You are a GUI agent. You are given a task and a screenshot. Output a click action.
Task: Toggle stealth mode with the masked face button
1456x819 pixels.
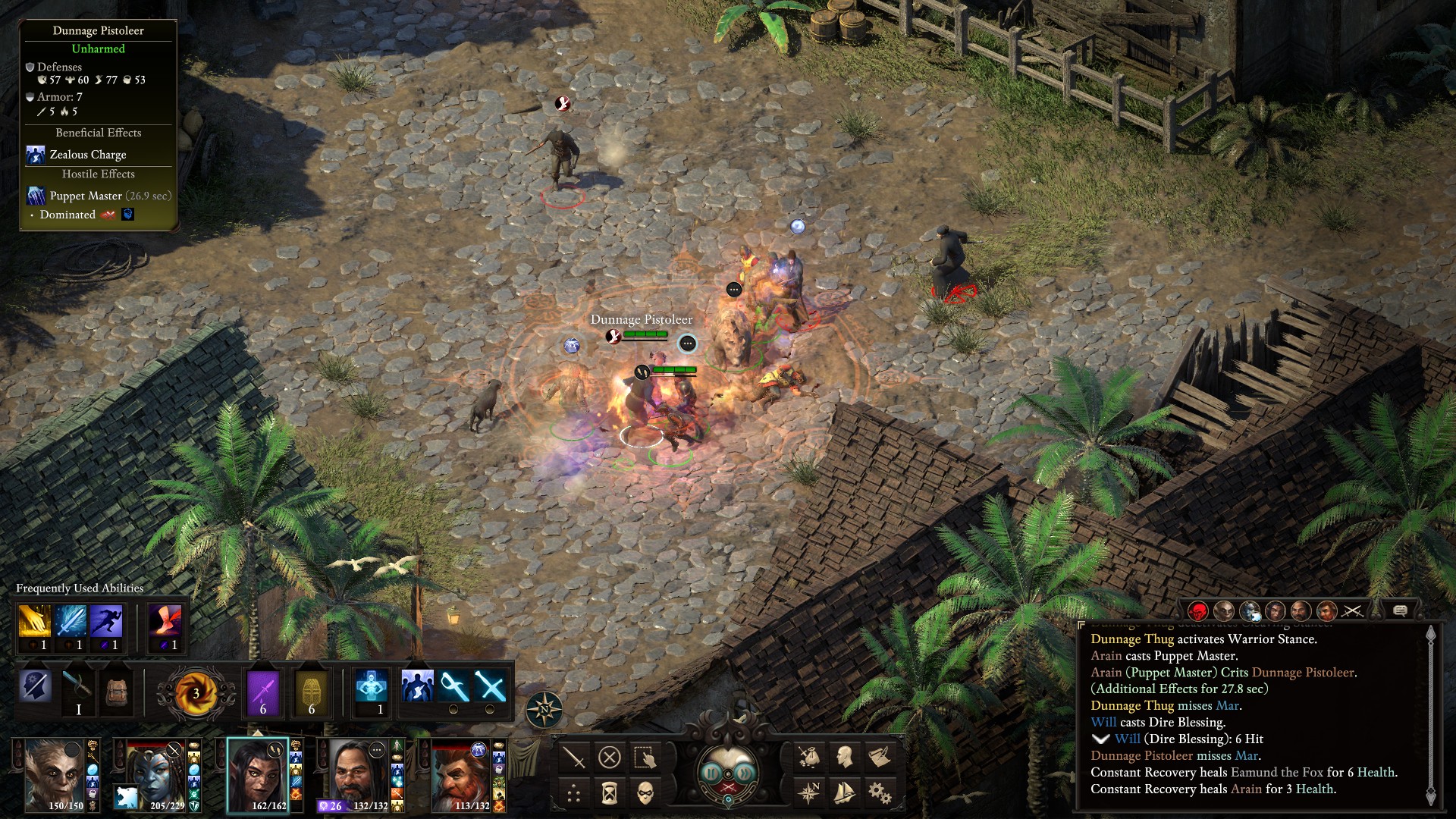tap(645, 793)
